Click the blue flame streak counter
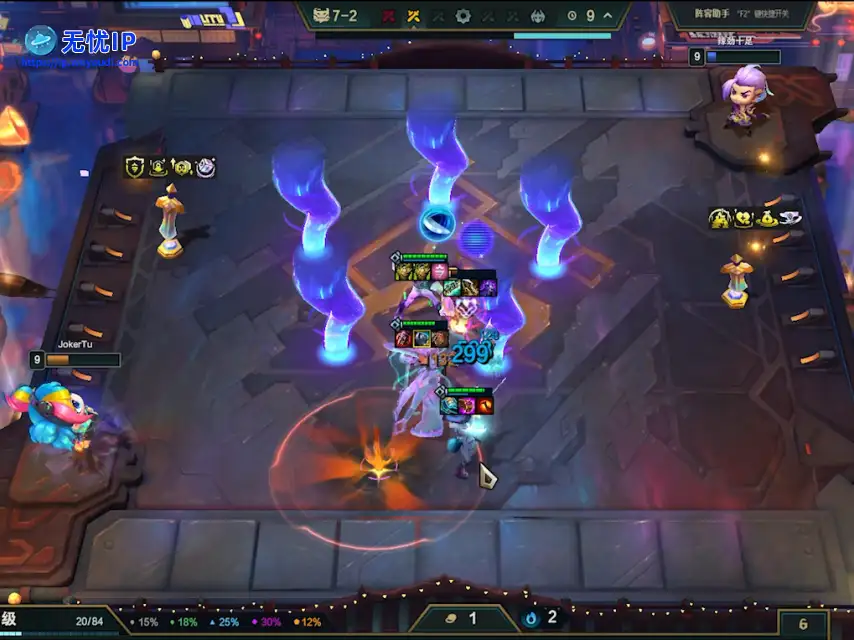The image size is (854, 640). coord(541,618)
